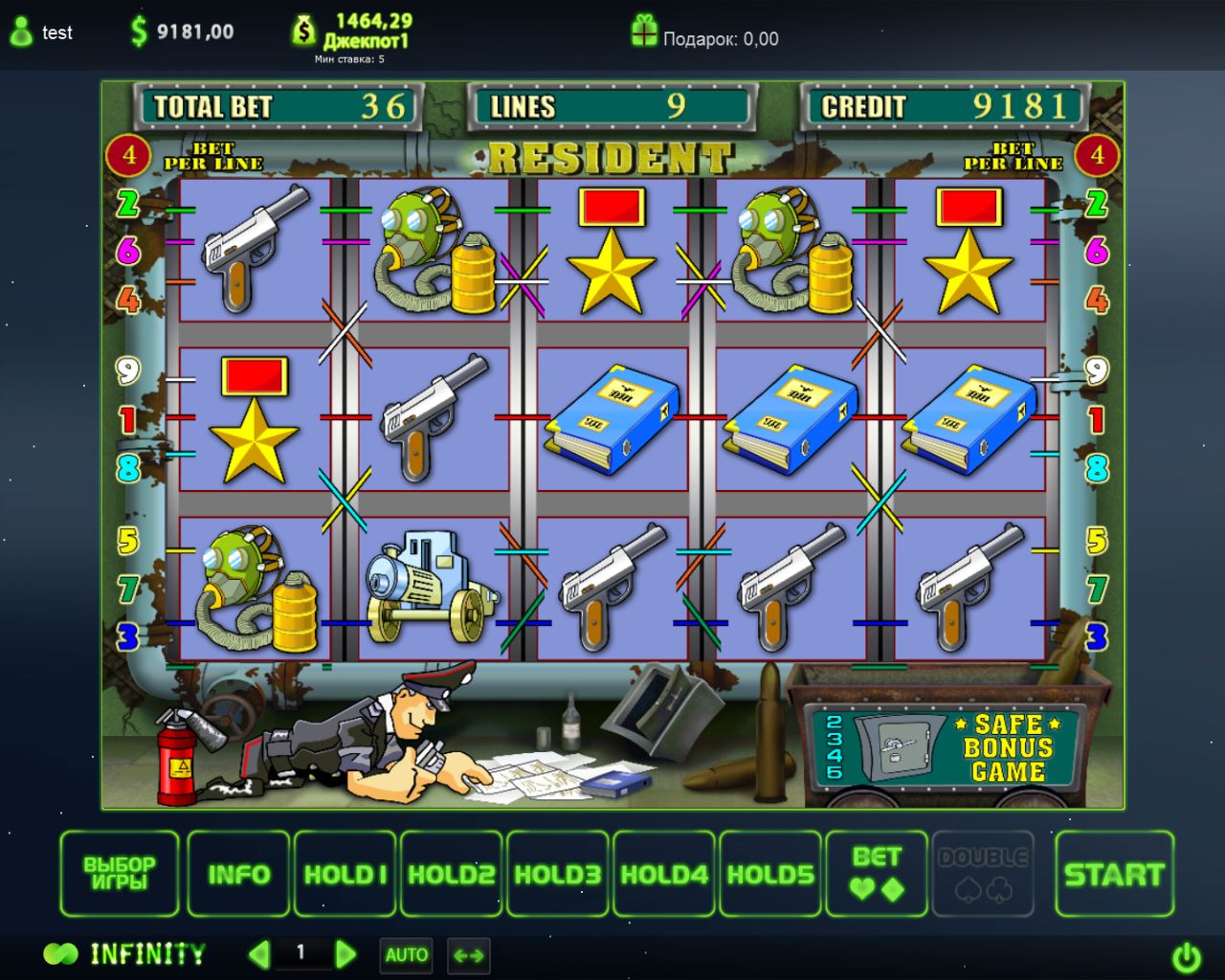Hold the first reel with HOLD1
This screenshot has height=980, width=1225.
(345, 874)
